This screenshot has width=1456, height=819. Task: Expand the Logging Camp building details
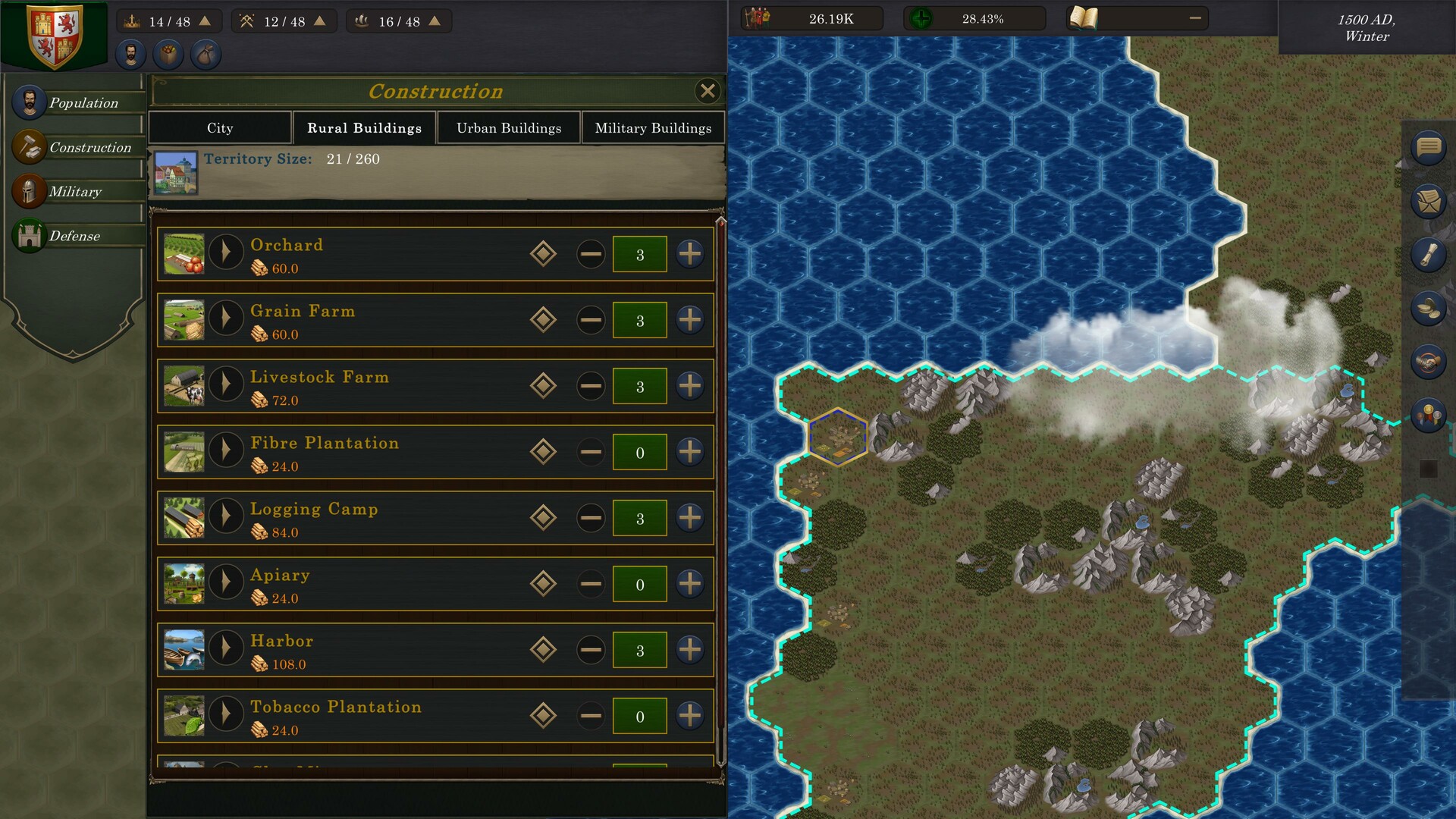coord(225,517)
